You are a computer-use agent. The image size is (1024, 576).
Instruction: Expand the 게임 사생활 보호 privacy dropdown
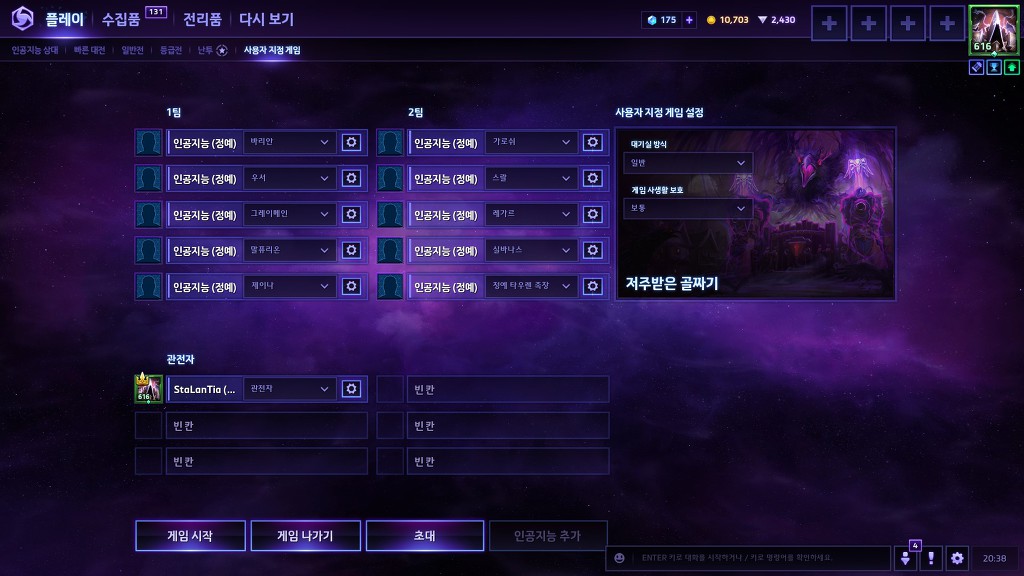pyautogui.click(x=687, y=208)
